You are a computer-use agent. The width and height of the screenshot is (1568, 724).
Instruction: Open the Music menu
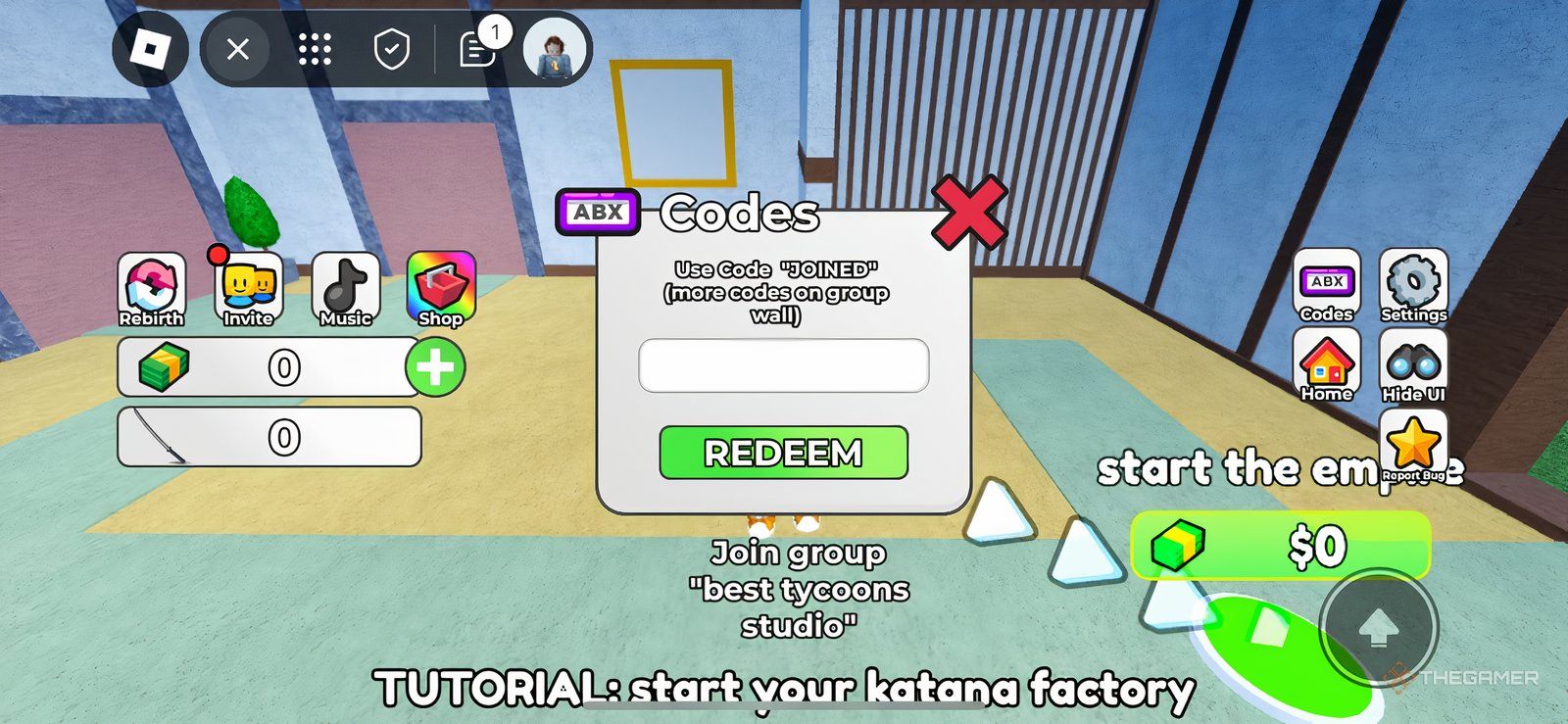pyautogui.click(x=345, y=286)
